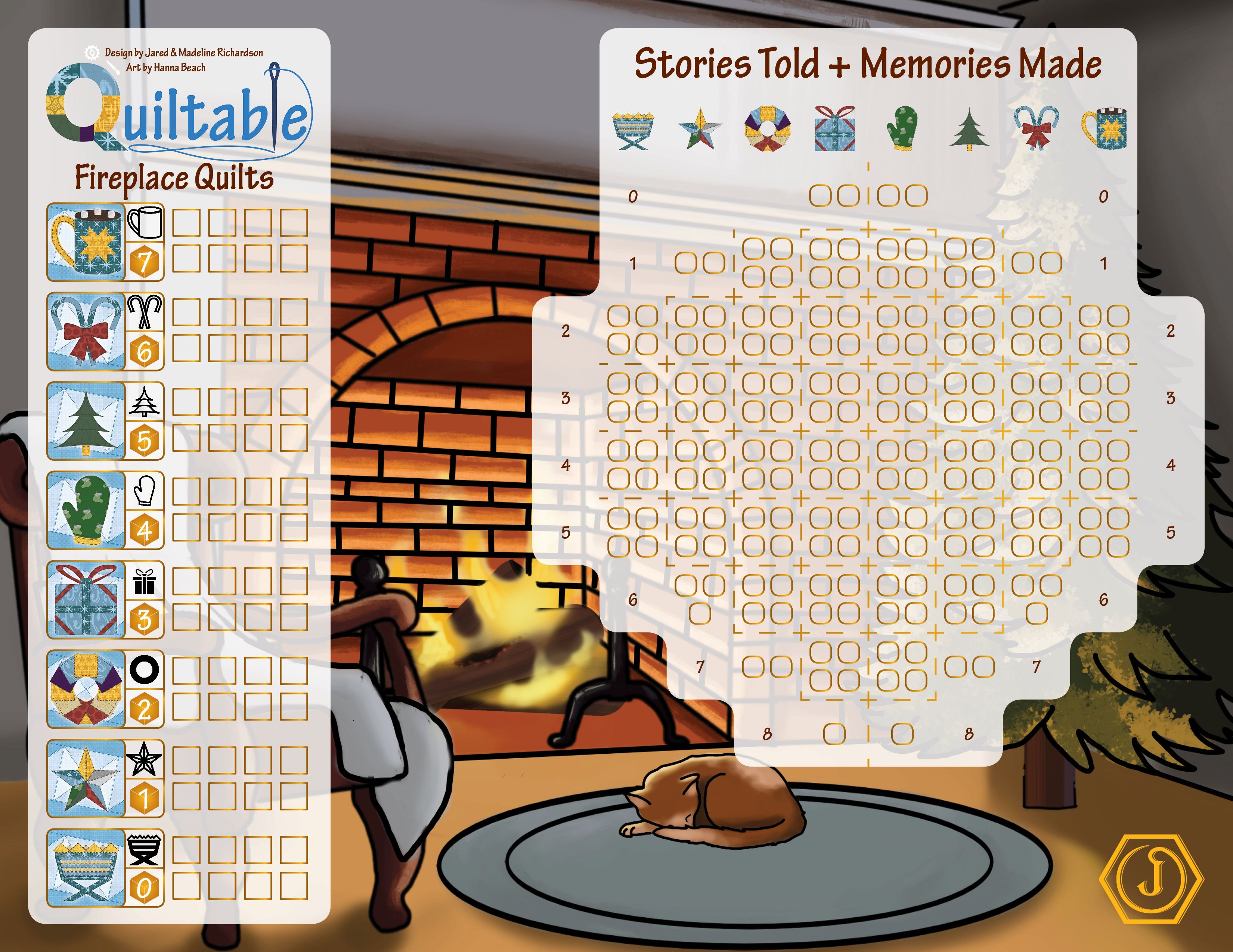Select the large patchwork wreath quilt tile
Screen dimensions: 1233x952
coord(86,689)
